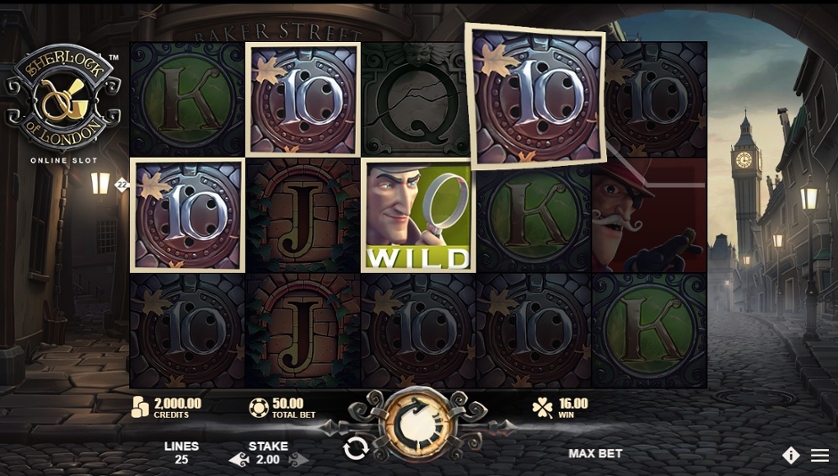Open the info paytable icon

(x=791, y=455)
